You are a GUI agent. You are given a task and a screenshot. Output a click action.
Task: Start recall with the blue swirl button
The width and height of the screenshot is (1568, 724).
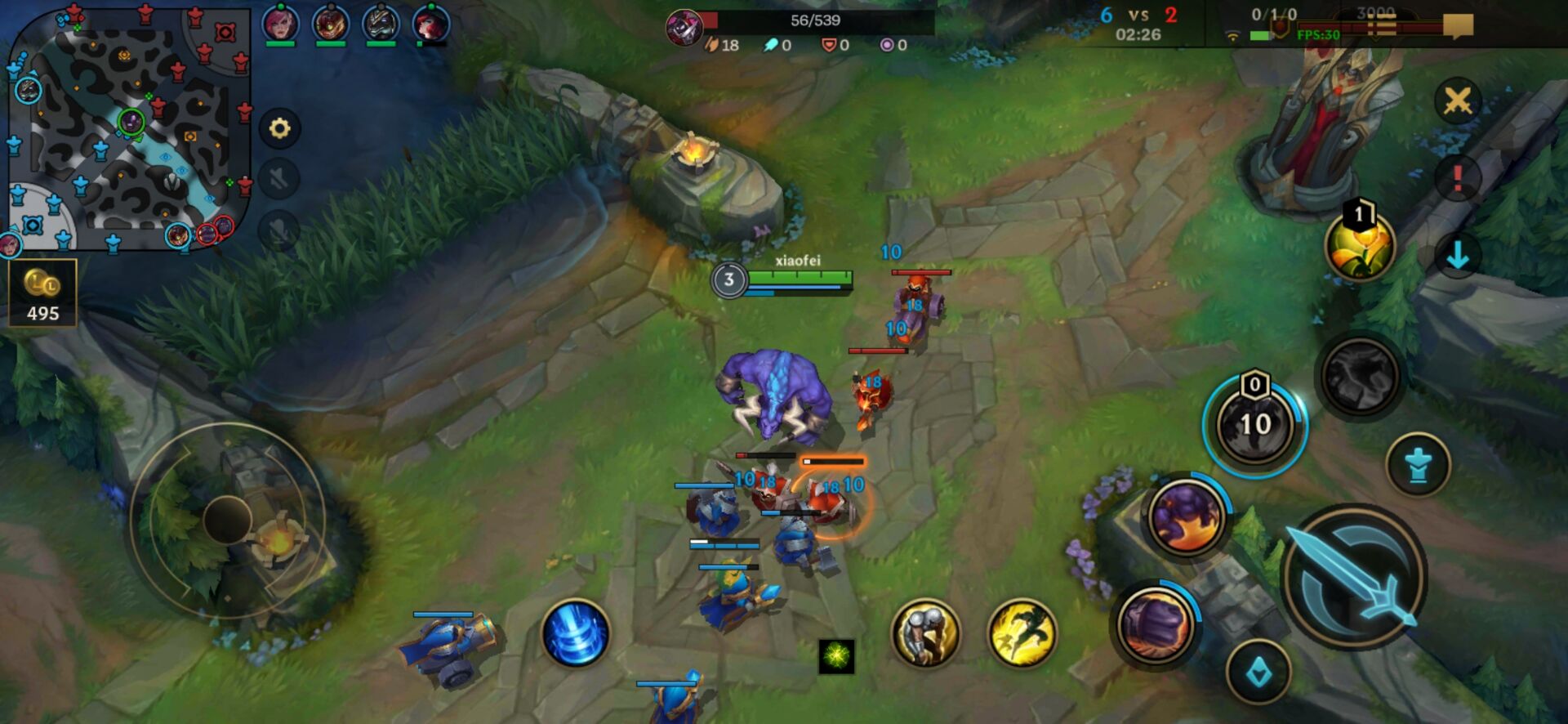tap(576, 633)
